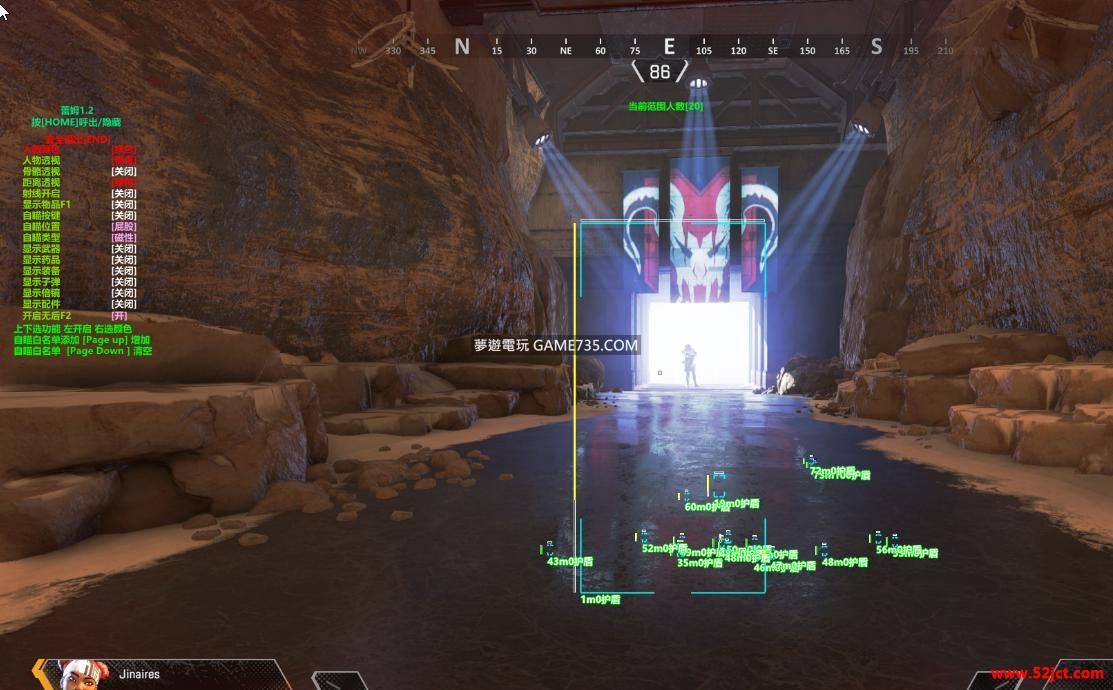Image resolution: width=1113 pixels, height=690 pixels.
Task: Select the 人物透视 menu entry
Action: [x=41, y=160]
